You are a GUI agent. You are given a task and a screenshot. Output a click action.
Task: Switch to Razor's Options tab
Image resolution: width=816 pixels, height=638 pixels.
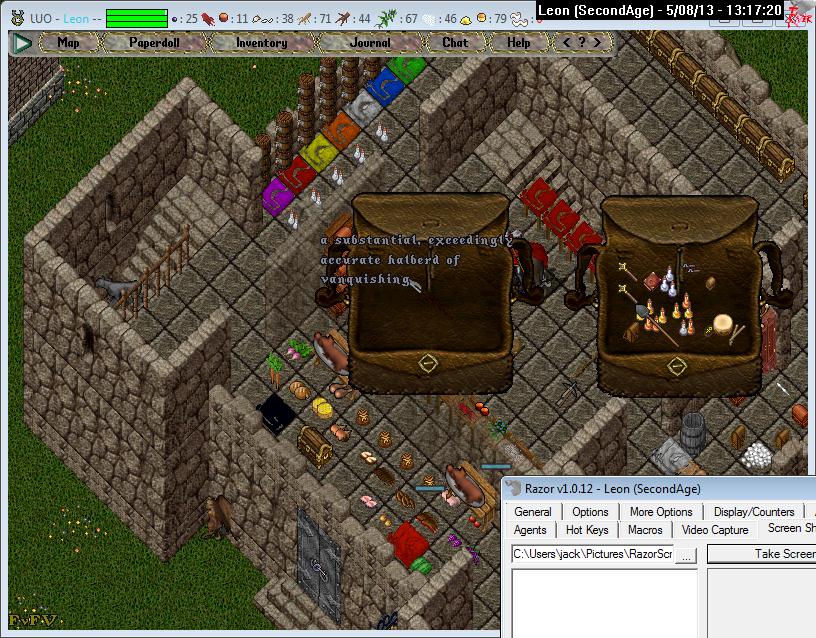pos(590,512)
